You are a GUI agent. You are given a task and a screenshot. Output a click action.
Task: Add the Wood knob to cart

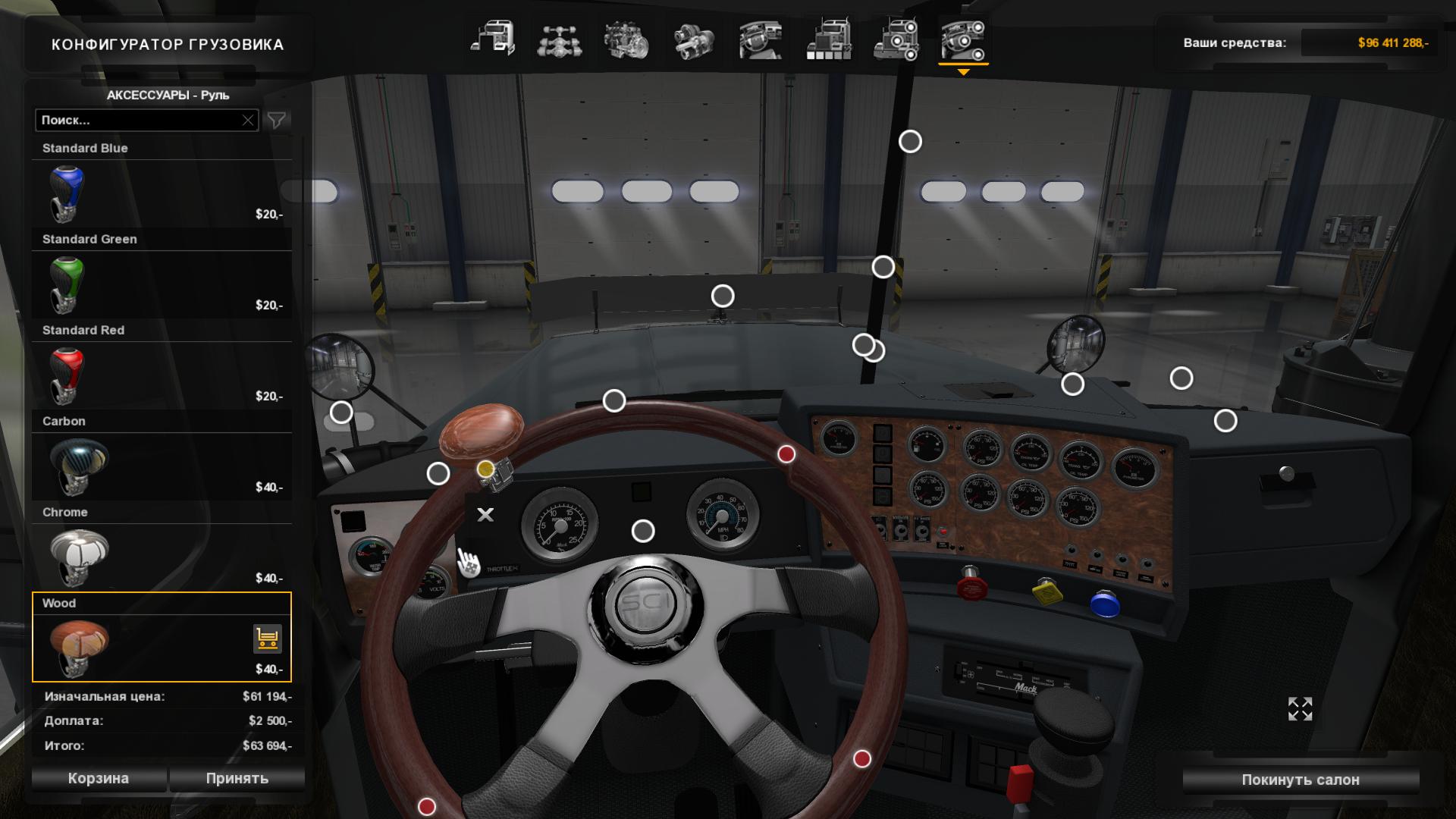267,639
